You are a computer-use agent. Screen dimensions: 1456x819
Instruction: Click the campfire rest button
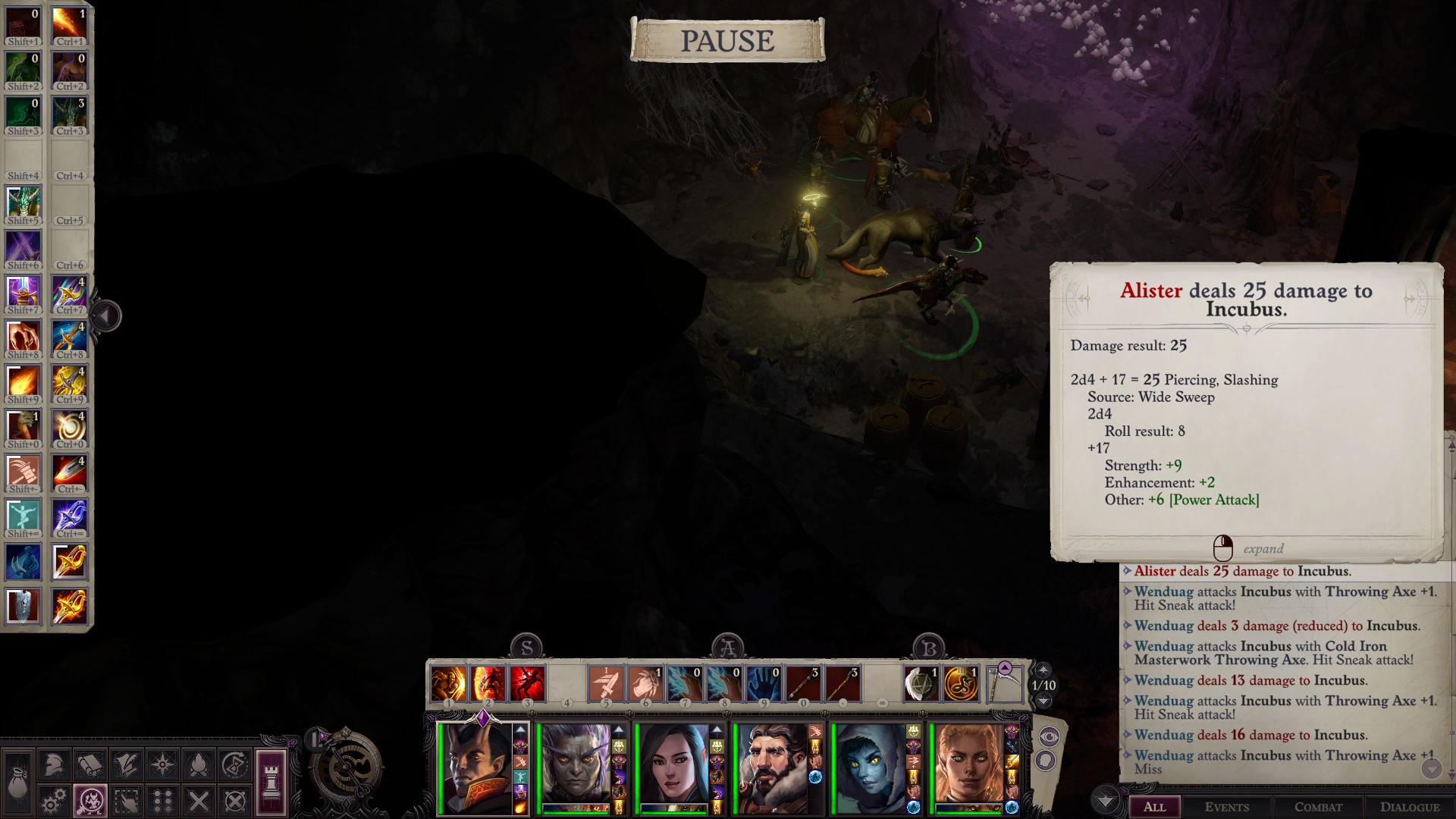click(x=199, y=765)
